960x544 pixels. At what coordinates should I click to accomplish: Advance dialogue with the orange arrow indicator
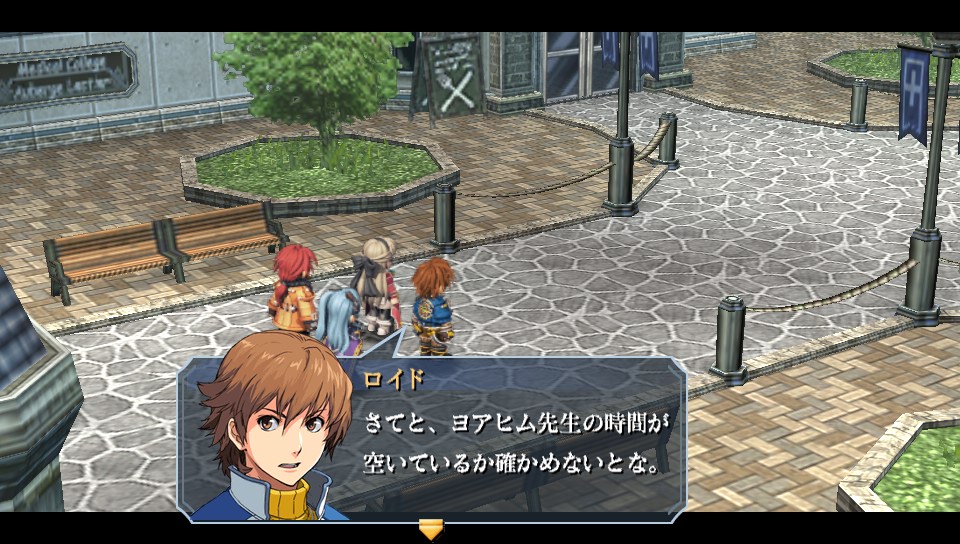(x=431, y=529)
